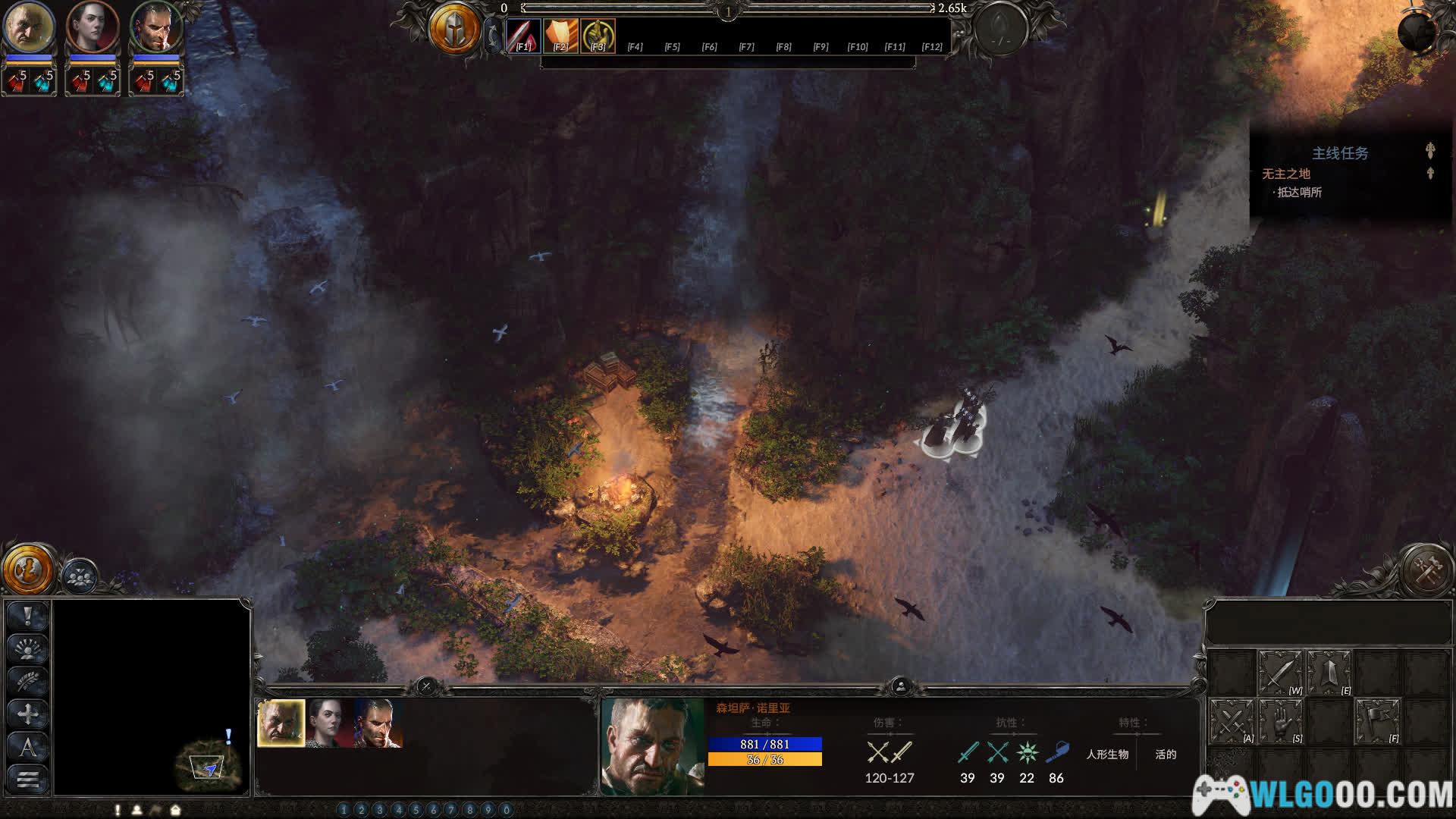Issue the crossed swords command [A]

pyautogui.click(x=1231, y=720)
